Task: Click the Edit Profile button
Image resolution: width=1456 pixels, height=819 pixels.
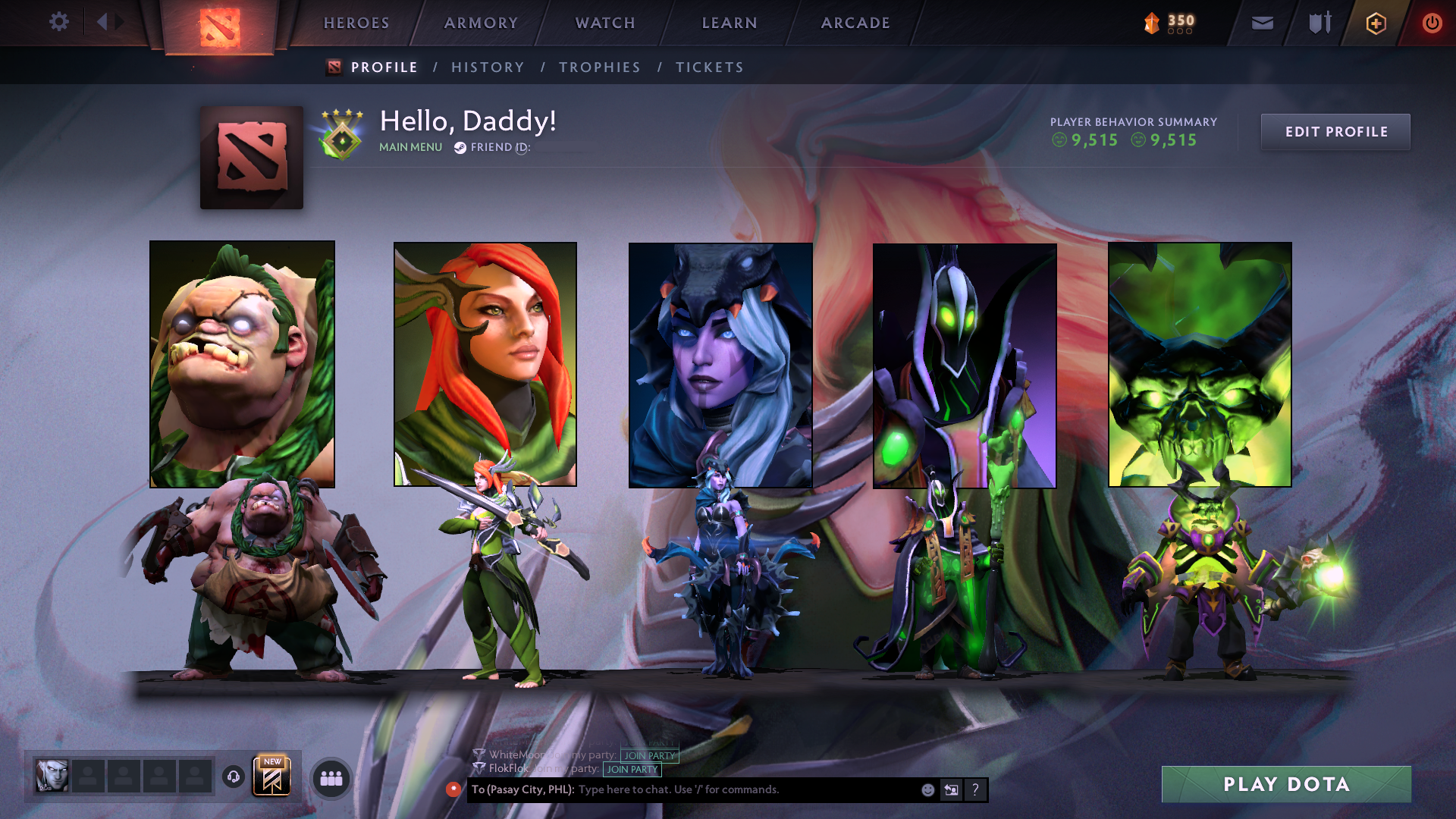Action: tap(1335, 132)
